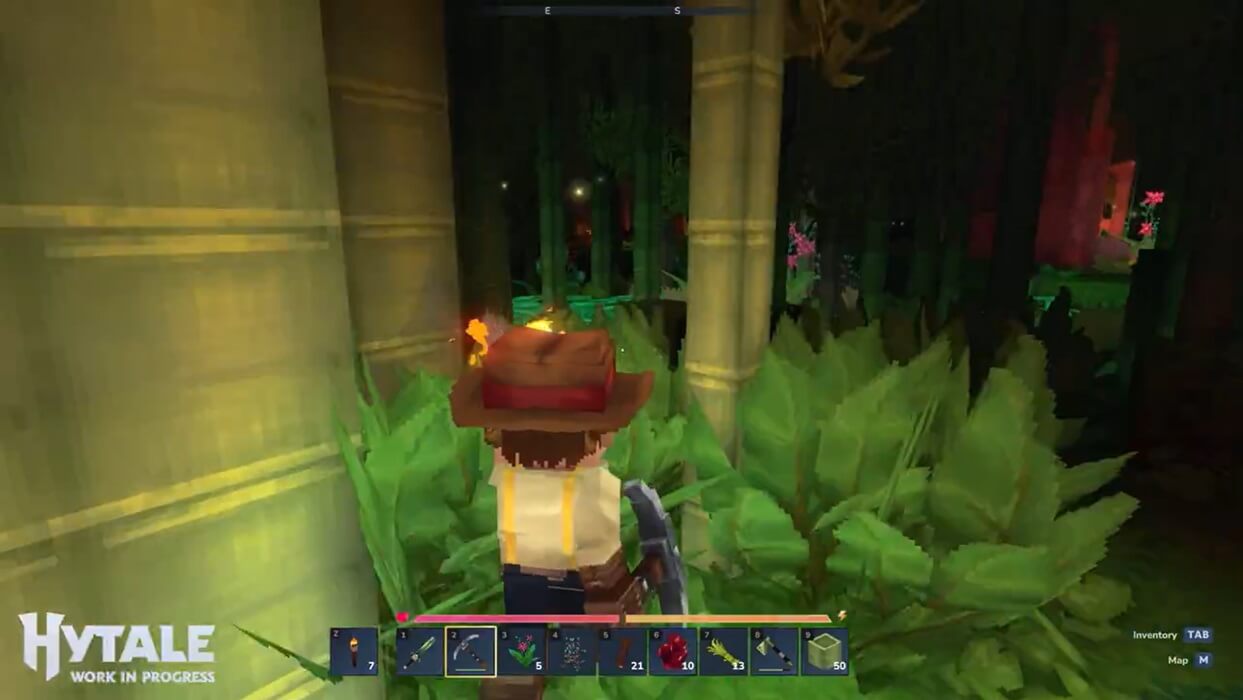The height and width of the screenshot is (700, 1243).
Task: Select the red petals stack of 10
Action: (673, 651)
